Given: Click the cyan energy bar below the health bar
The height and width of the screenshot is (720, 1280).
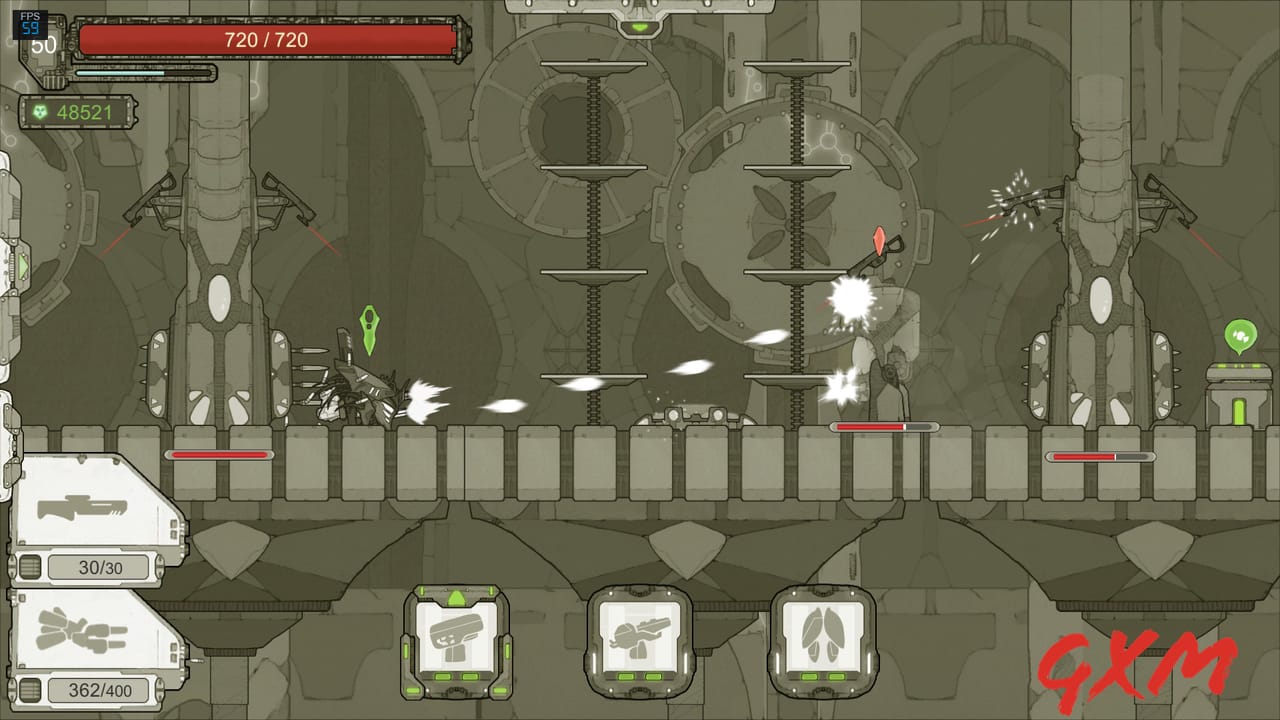Looking at the screenshot, I should [140, 72].
